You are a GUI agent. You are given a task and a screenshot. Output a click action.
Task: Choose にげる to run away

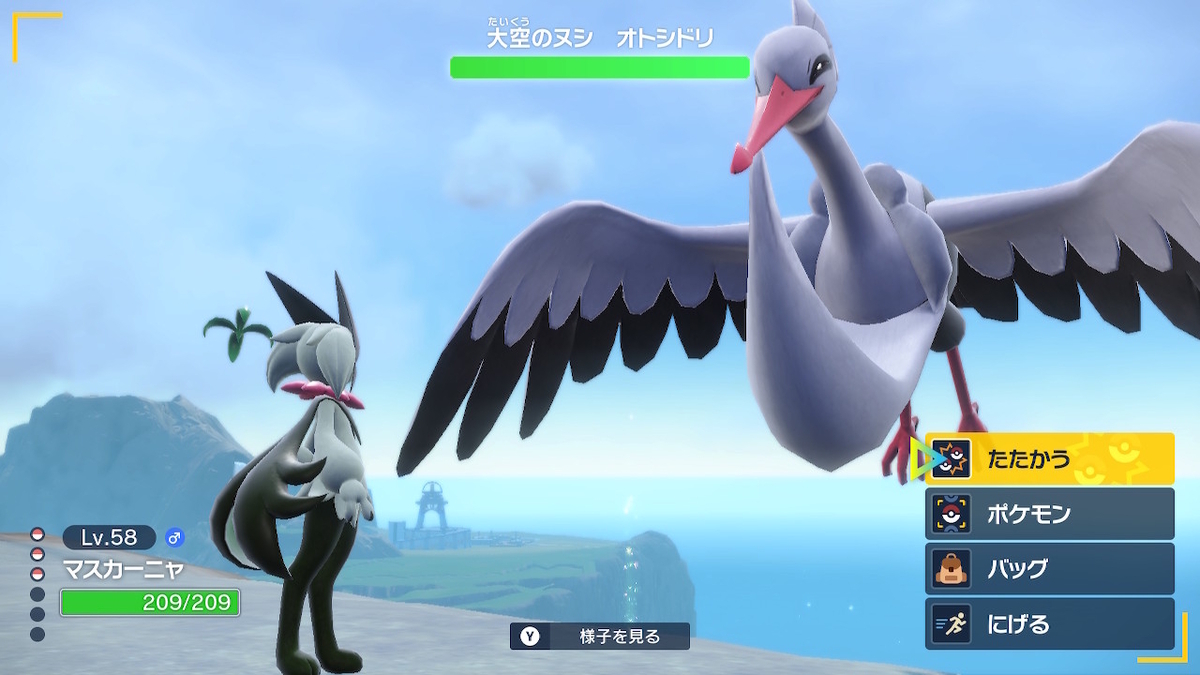(x=1048, y=624)
